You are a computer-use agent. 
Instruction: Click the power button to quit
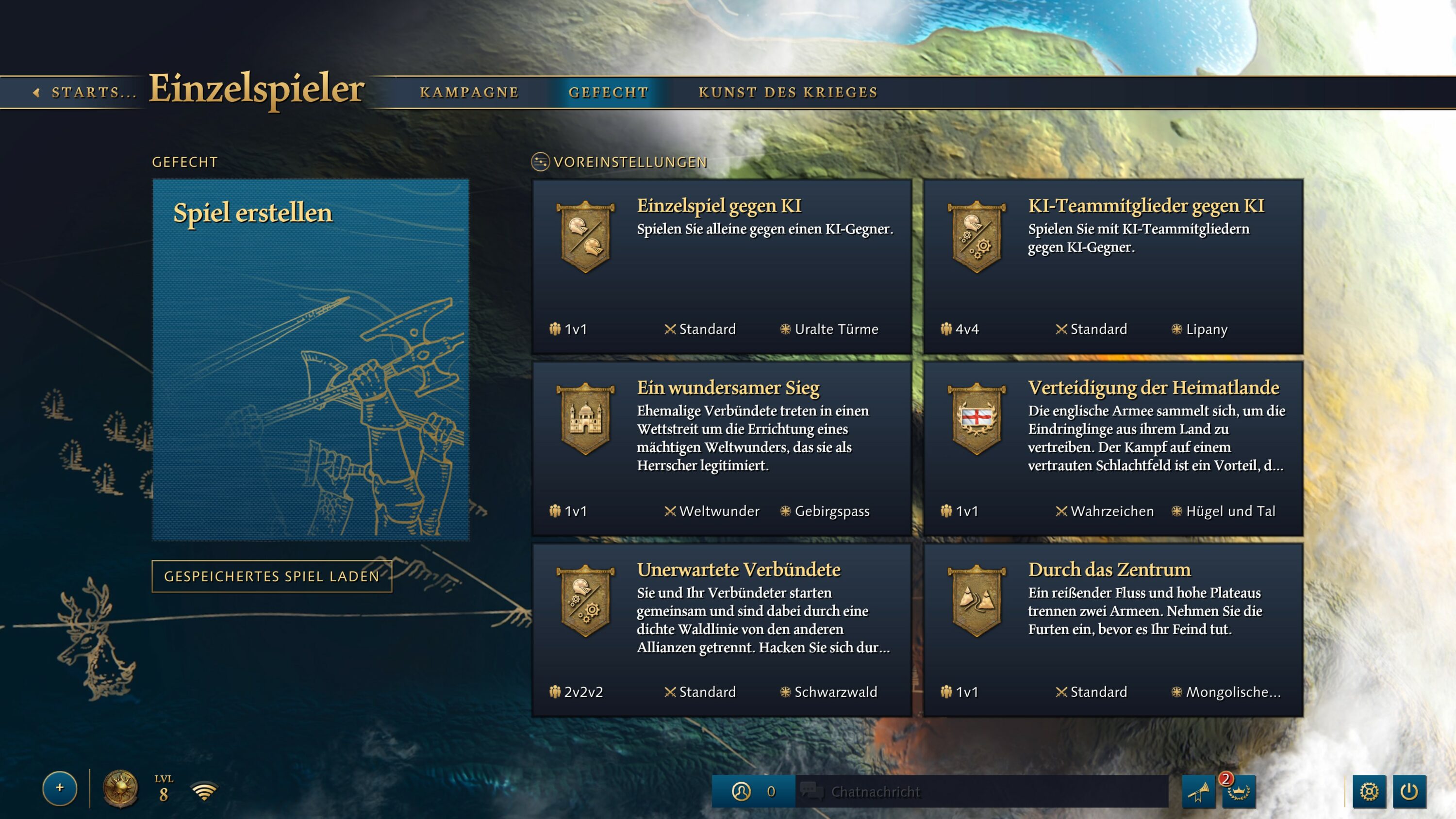[x=1409, y=791]
